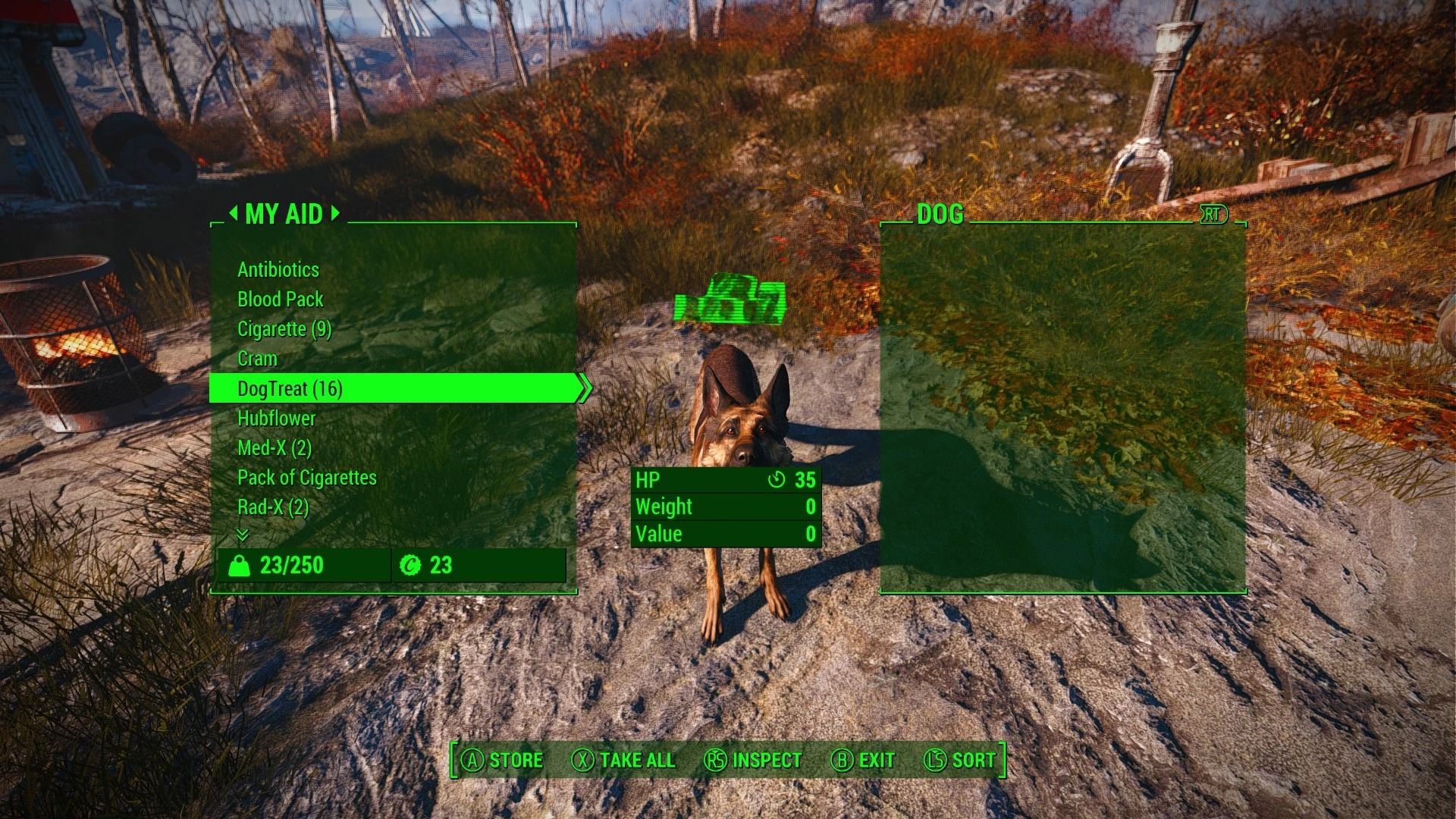1456x819 pixels.
Task: Select the Hubflower aid item
Action: click(277, 418)
